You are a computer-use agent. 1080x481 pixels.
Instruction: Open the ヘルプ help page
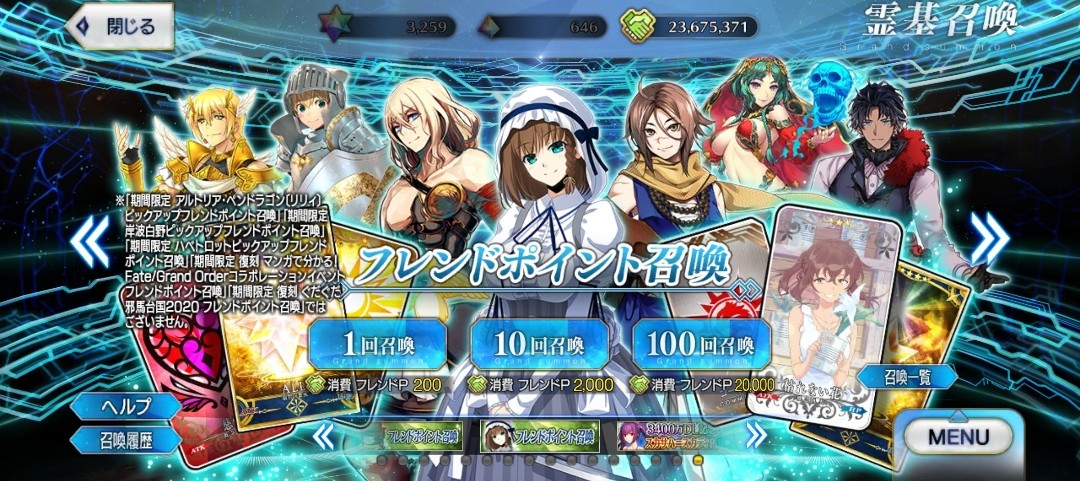point(125,406)
